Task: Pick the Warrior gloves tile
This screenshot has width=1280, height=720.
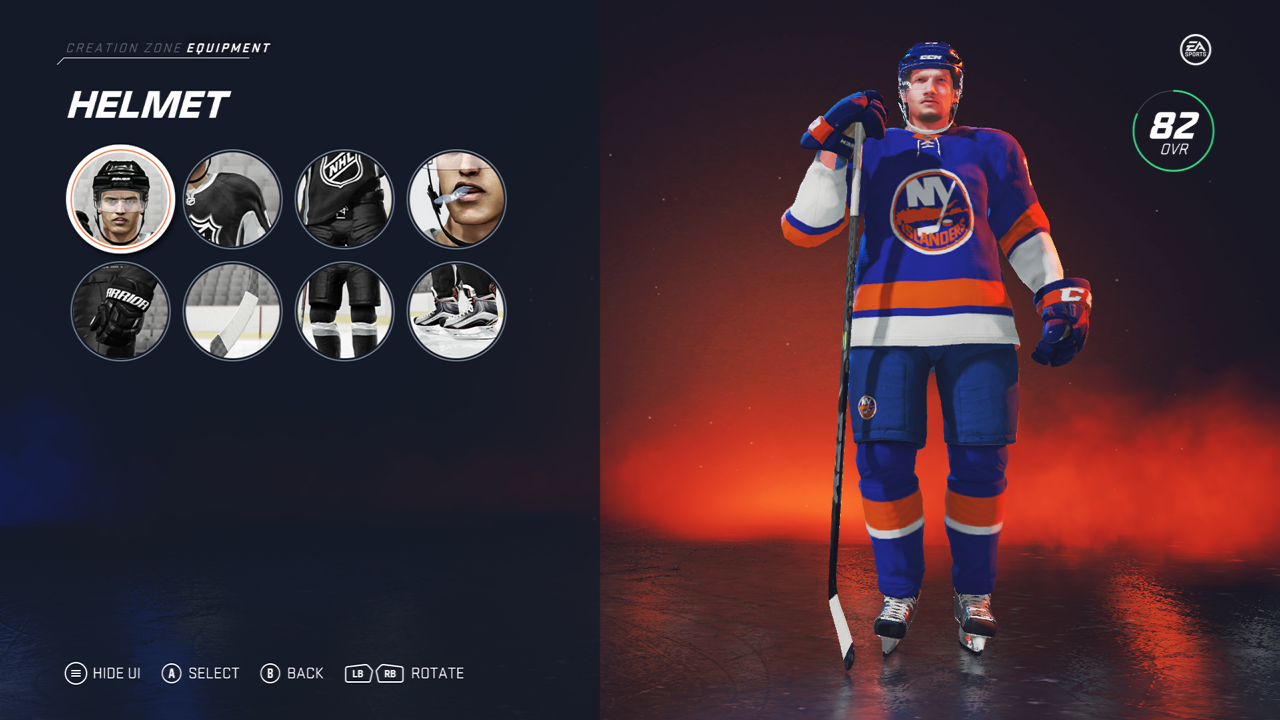Action: 121,311
